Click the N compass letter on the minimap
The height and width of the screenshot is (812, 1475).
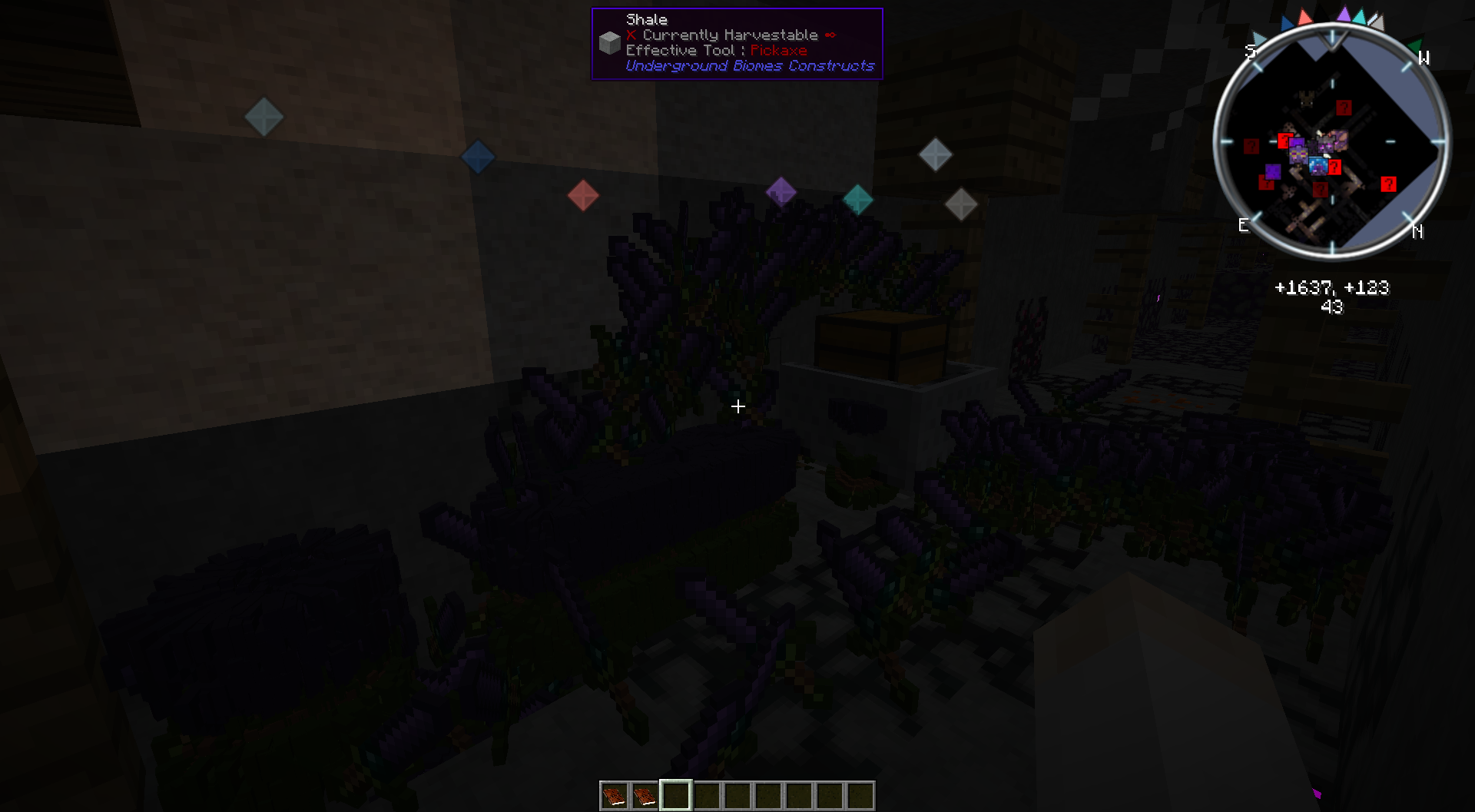(1418, 230)
